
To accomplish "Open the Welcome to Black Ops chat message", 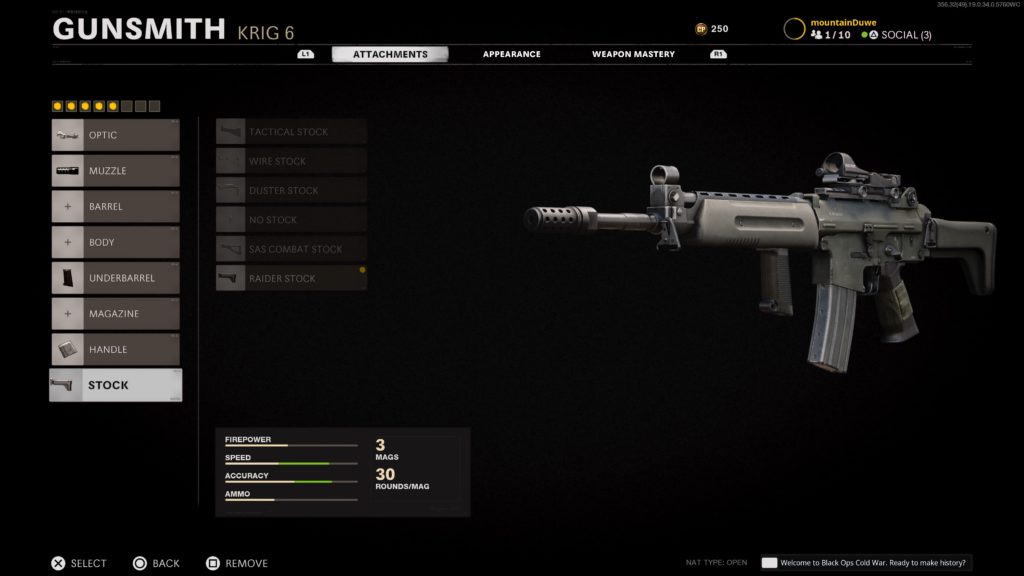I will [x=866, y=563].
